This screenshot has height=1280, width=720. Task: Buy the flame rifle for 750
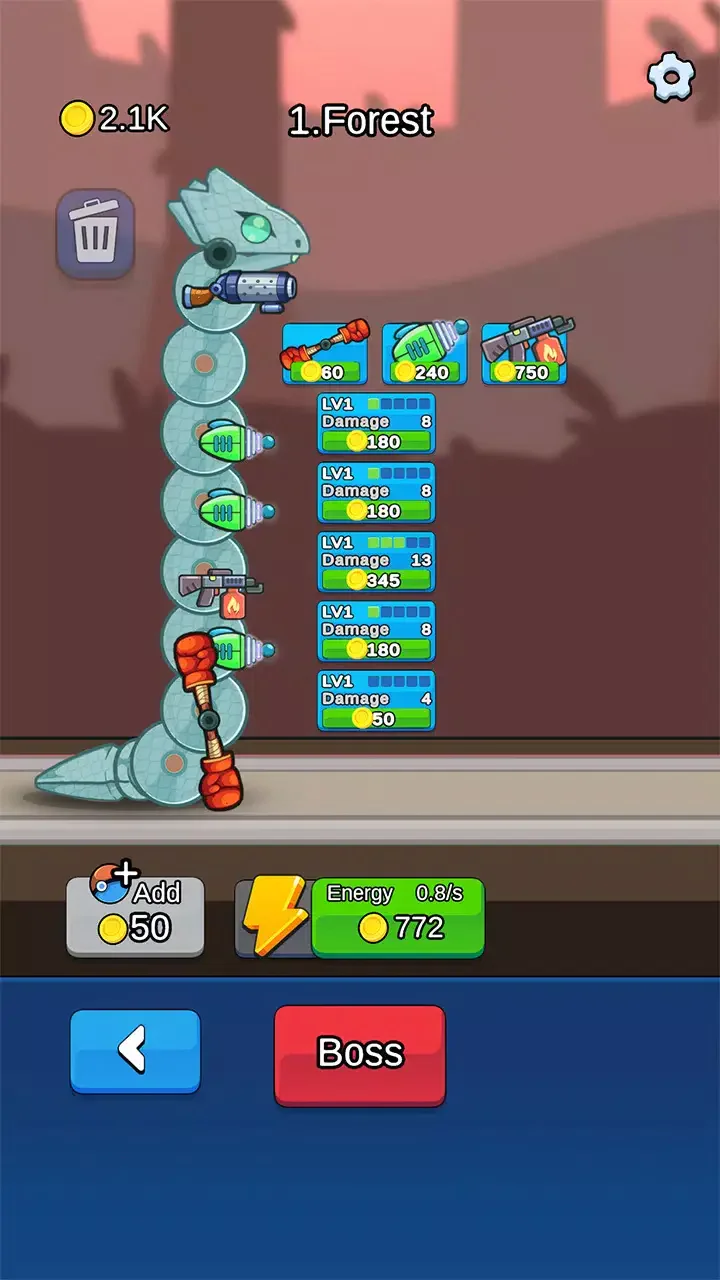point(525,354)
